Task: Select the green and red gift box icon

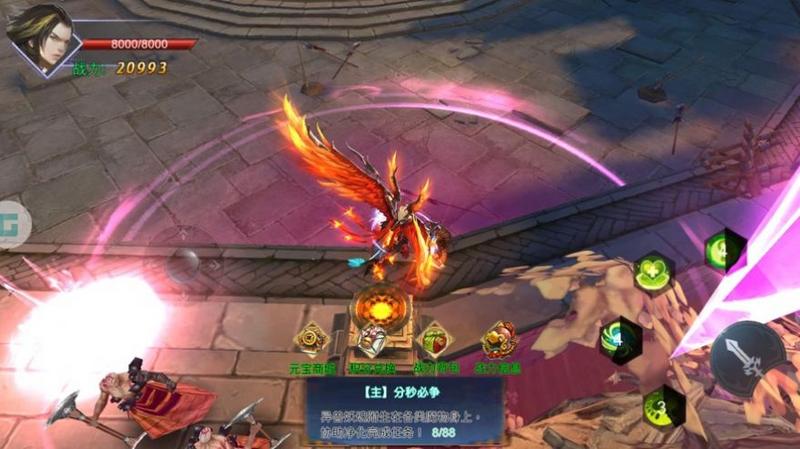Action: (434, 340)
